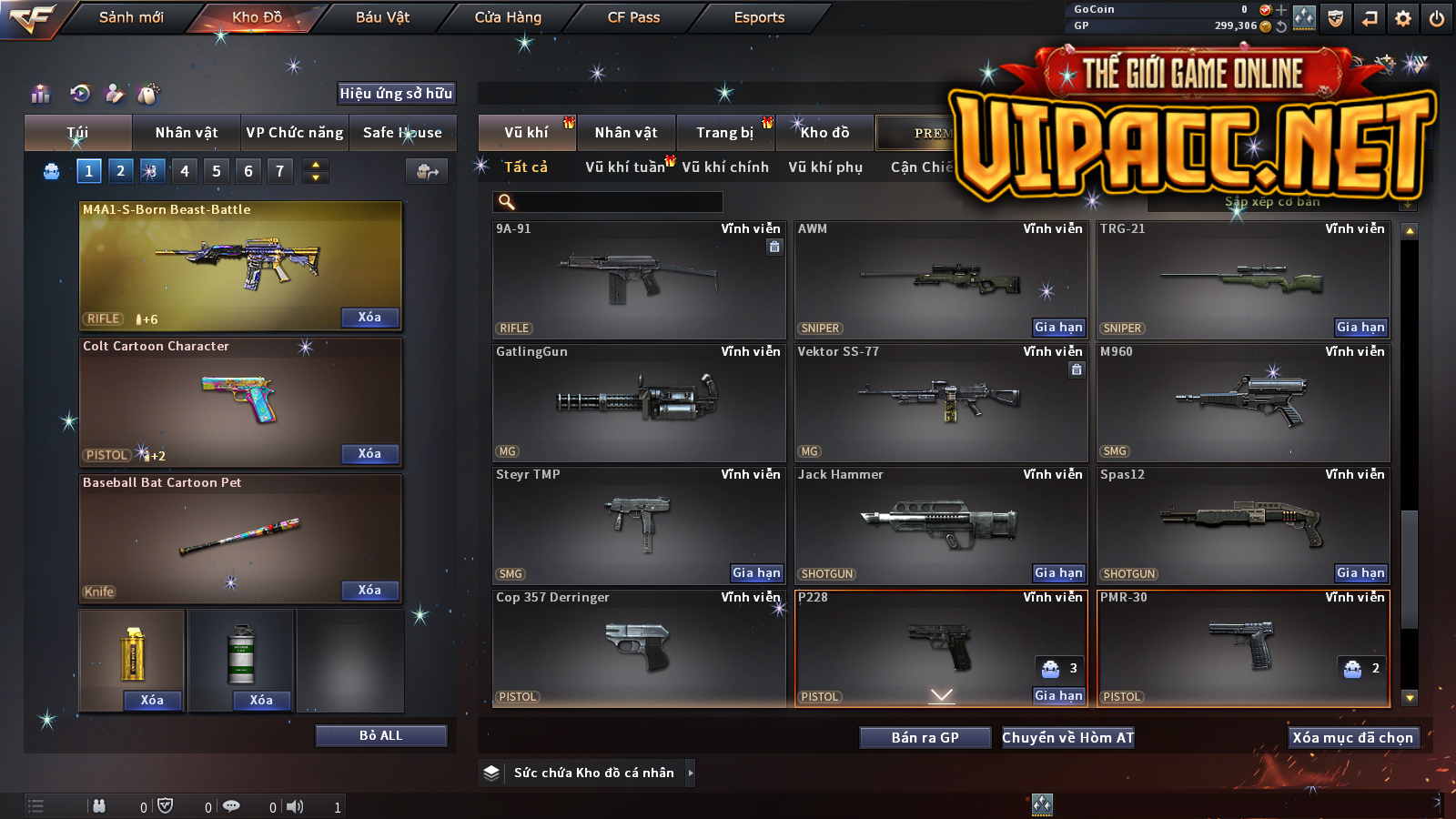Click the power exit button
Screen dimensions: 1456x819
tap(1437, 18)
